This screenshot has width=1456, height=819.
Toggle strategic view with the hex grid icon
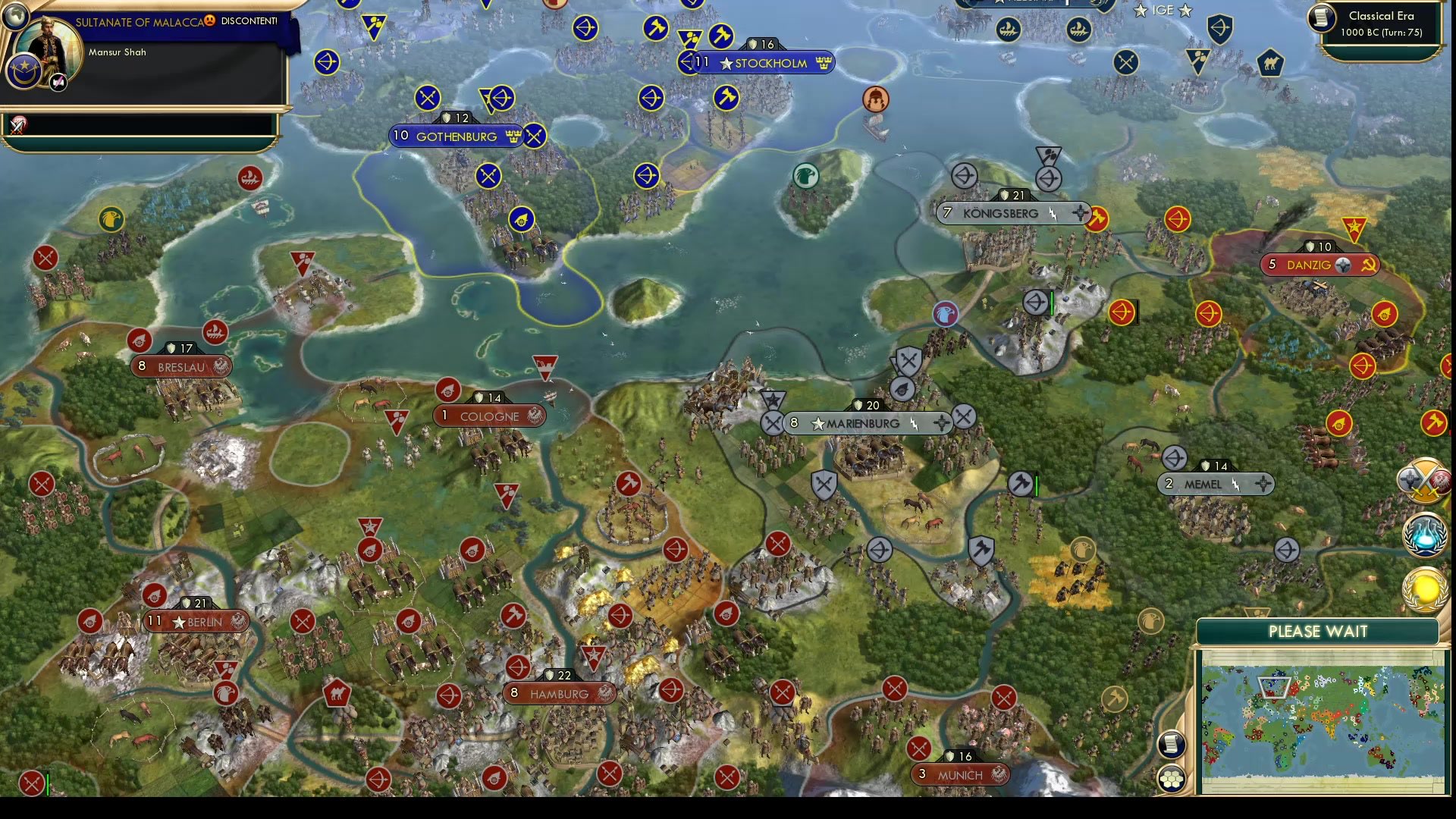[1171, 777]
